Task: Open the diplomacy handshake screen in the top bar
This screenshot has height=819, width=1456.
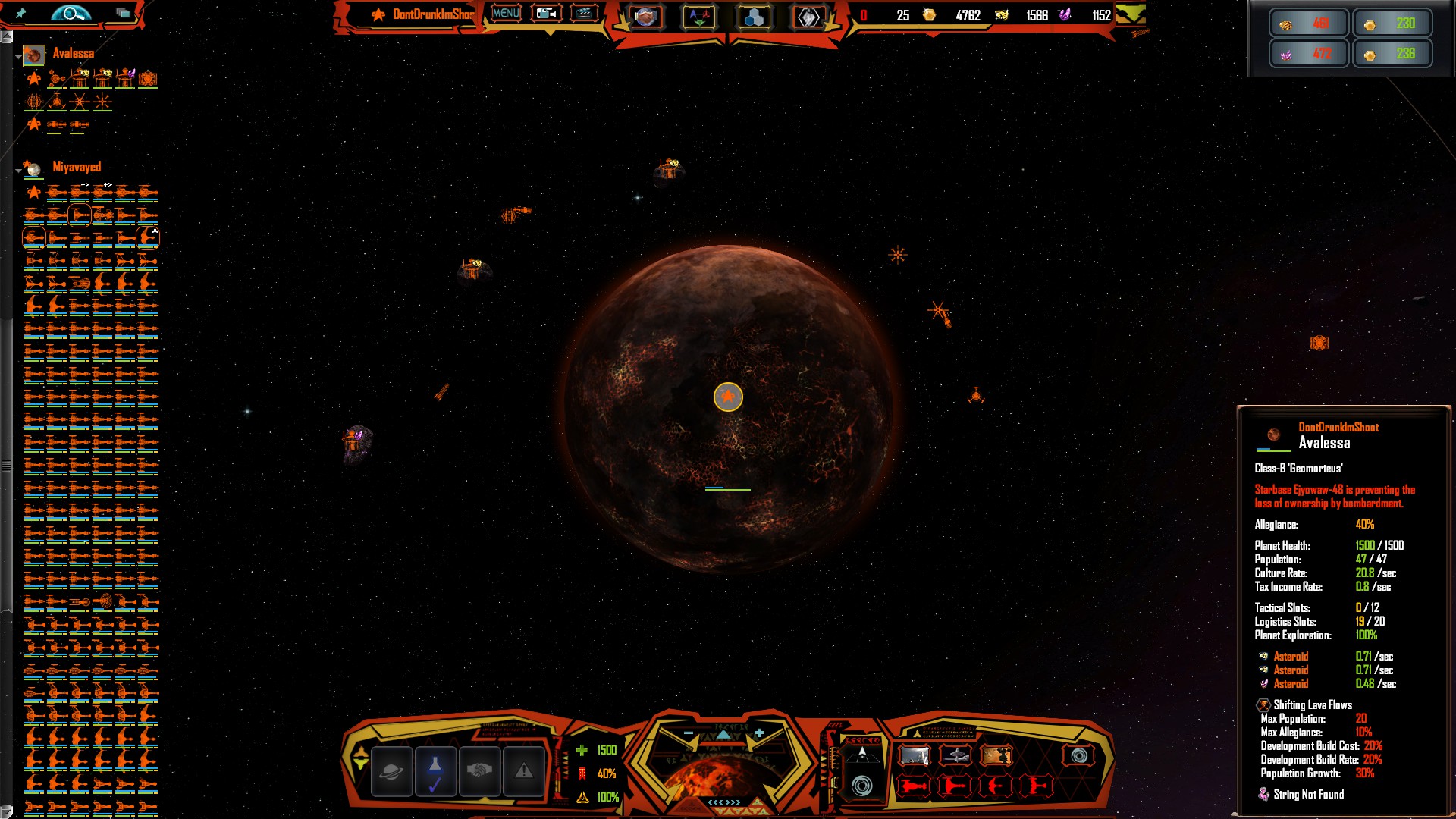Action: click(645, 17)
